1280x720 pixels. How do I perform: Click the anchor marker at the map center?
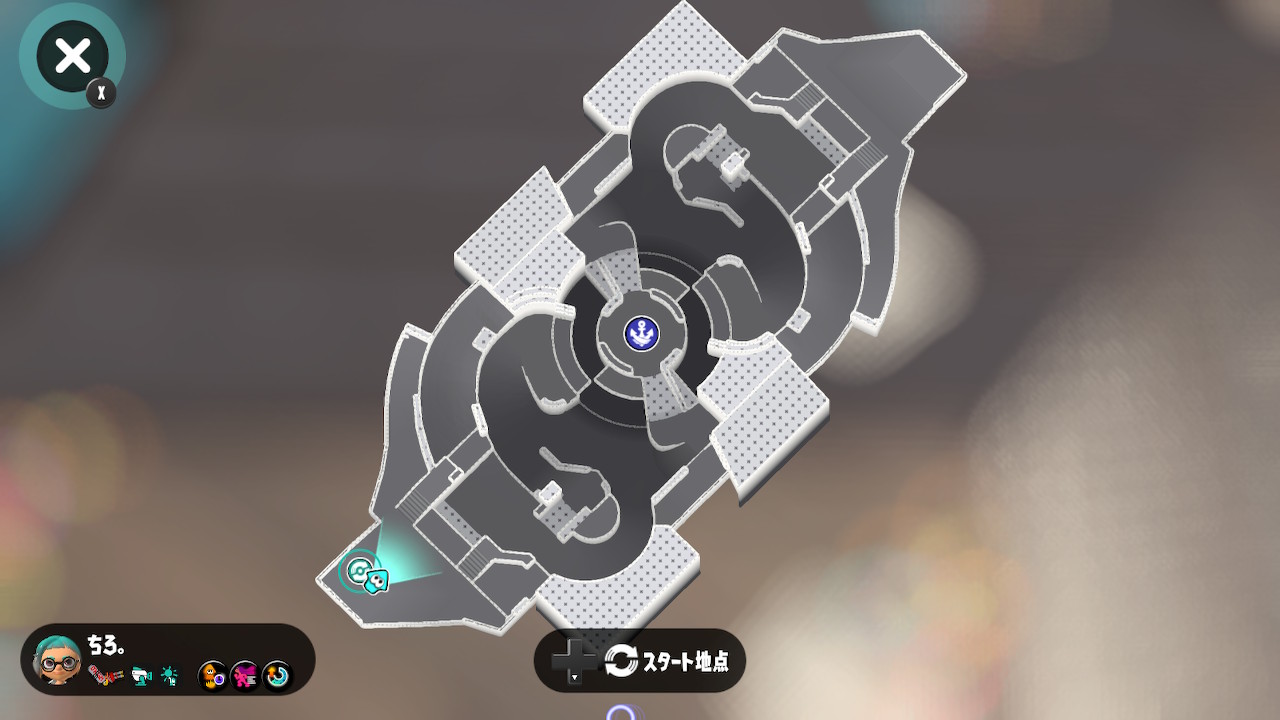640,333
